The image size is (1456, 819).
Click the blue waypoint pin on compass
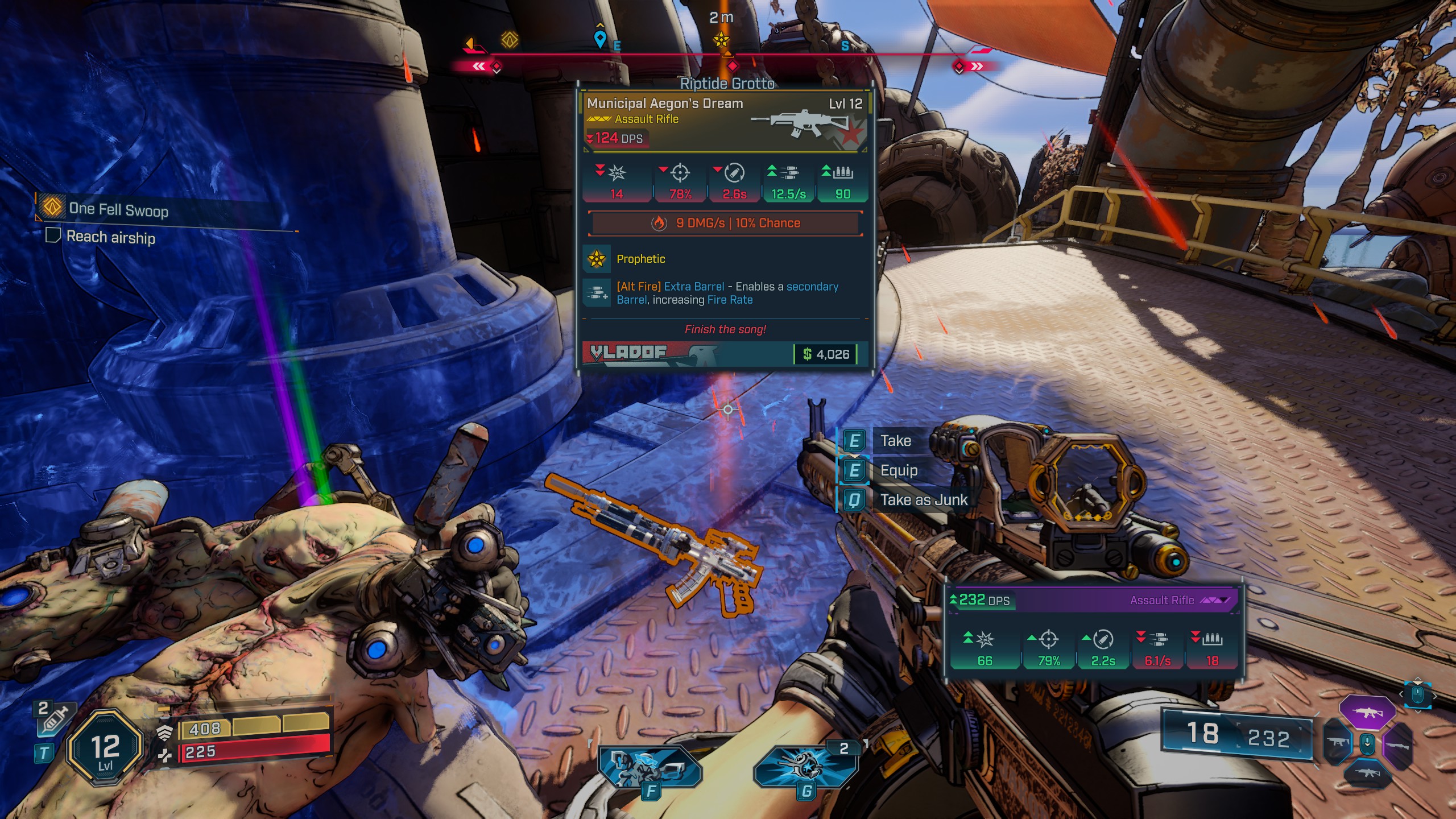(599, 39)
